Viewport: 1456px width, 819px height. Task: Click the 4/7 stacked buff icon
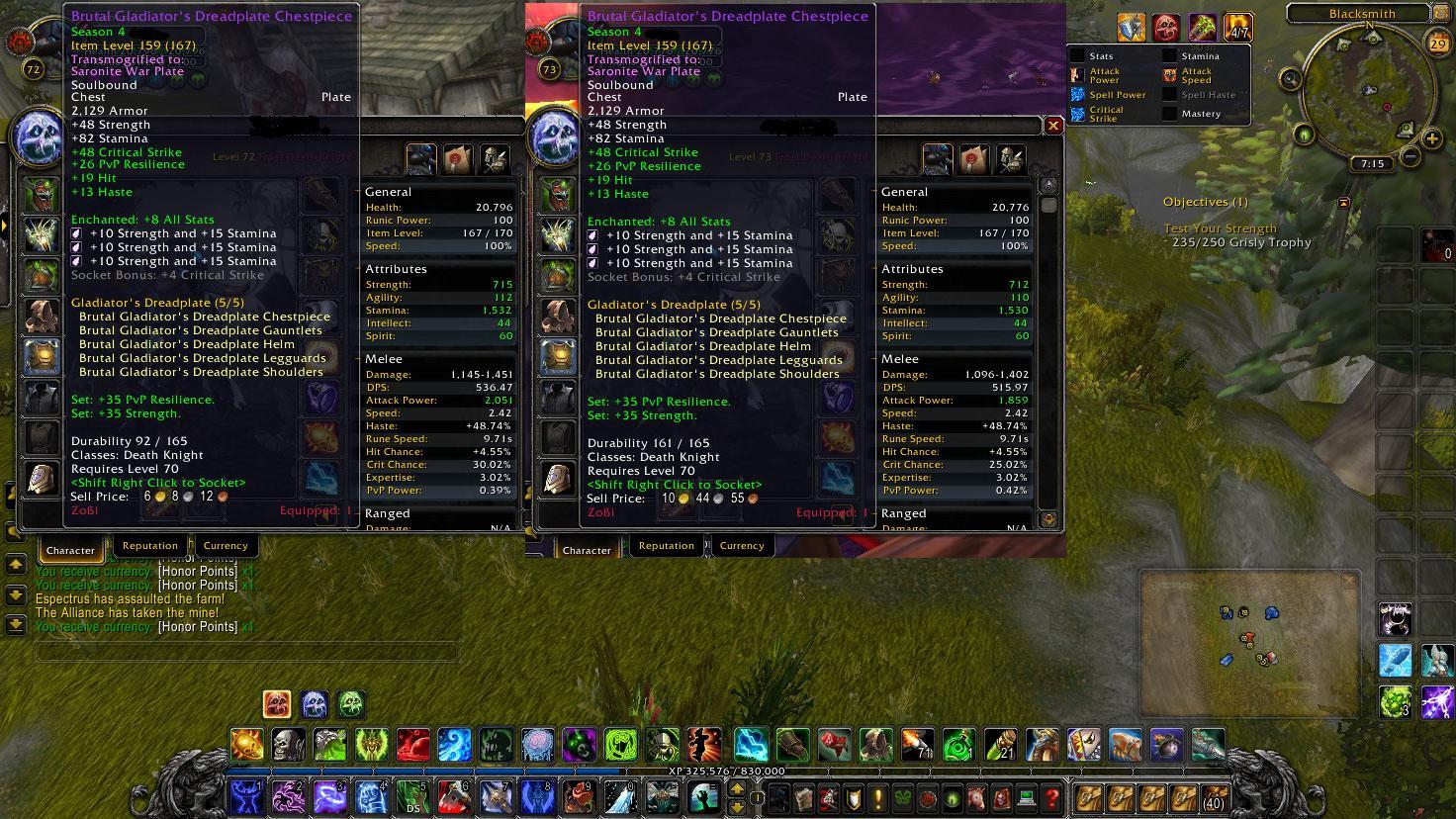[x=1236, y=28]
